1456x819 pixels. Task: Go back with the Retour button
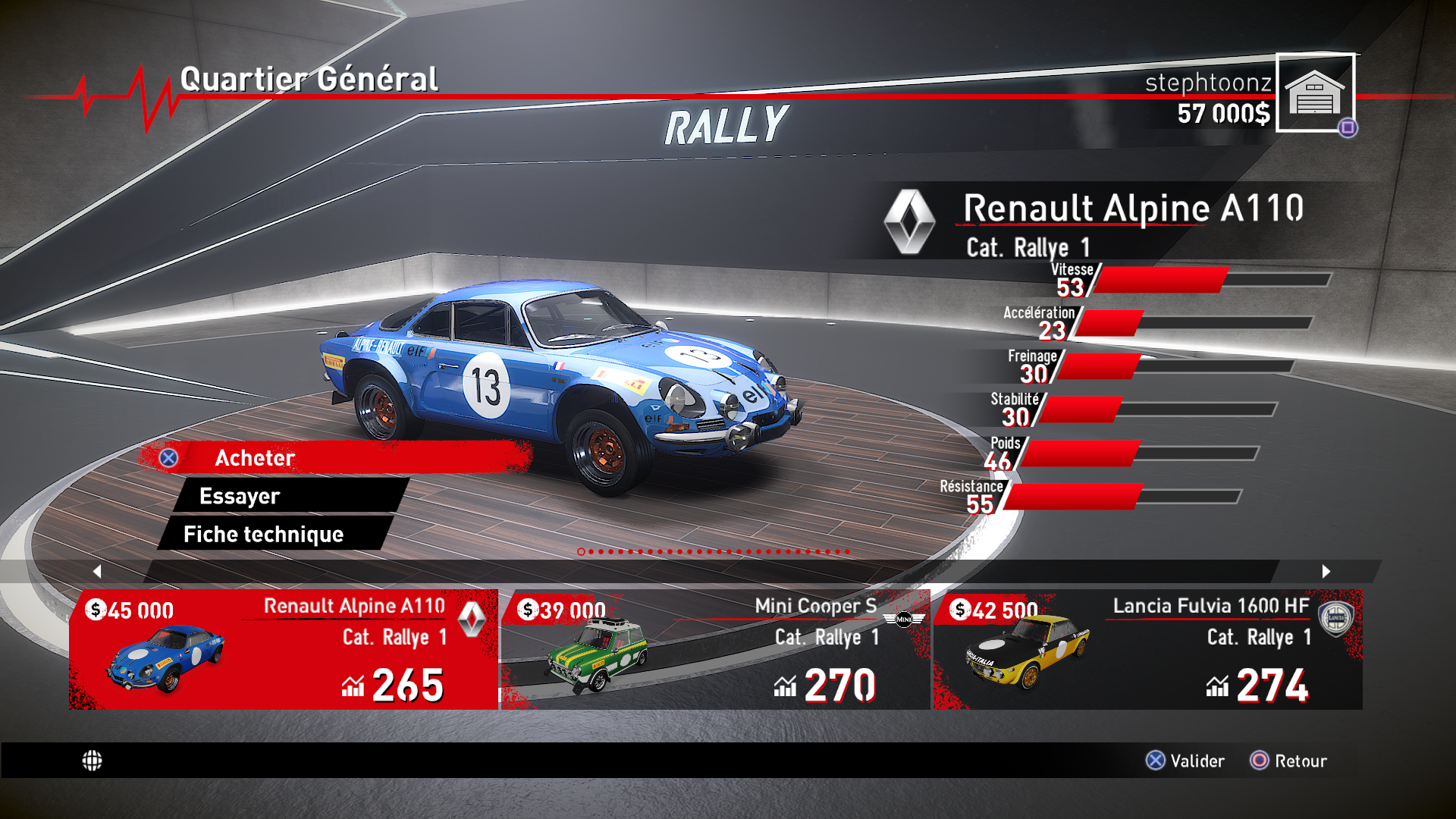pos(1288,761)
